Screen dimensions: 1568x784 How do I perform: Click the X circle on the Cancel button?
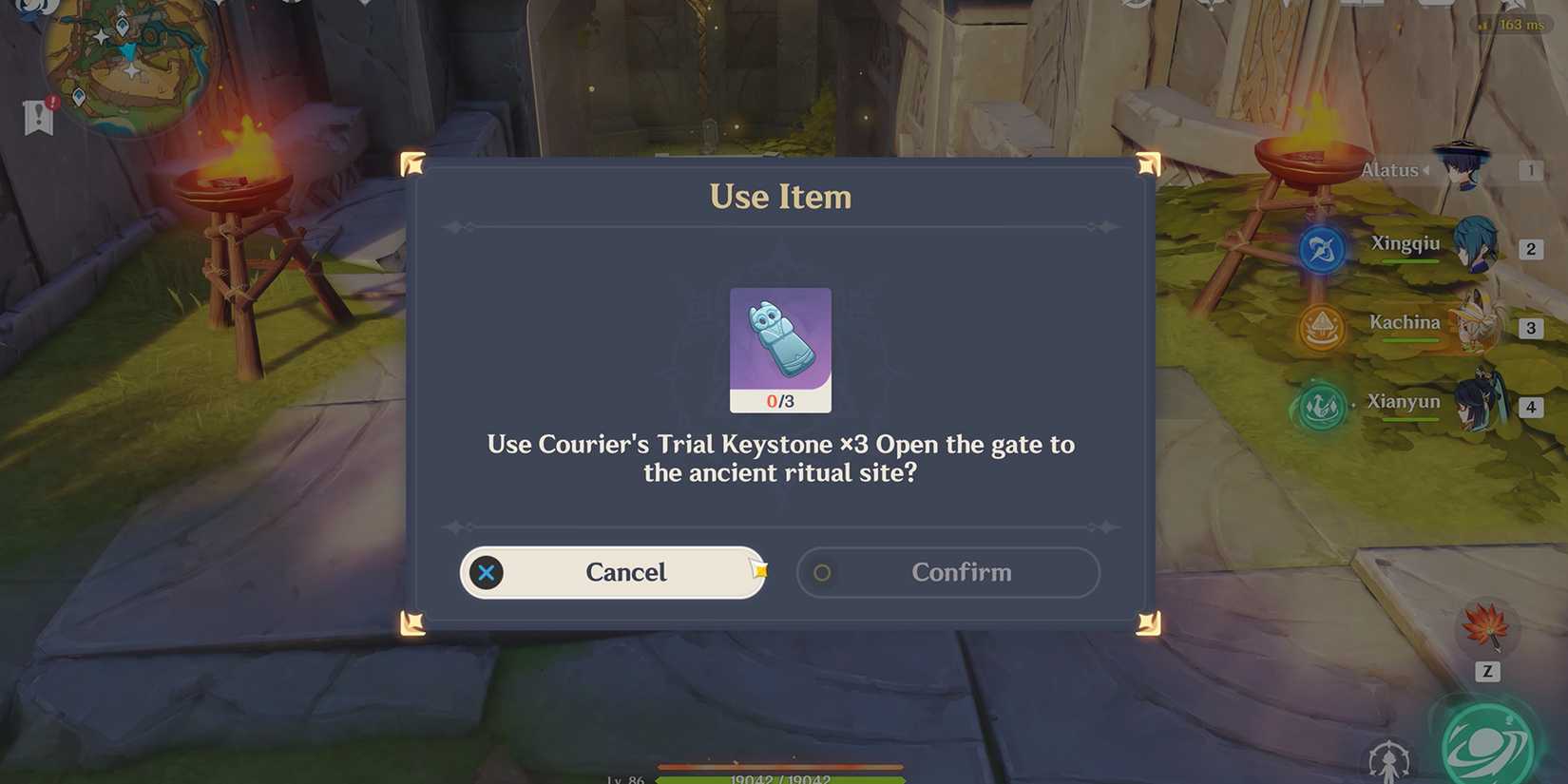(488, 572)
